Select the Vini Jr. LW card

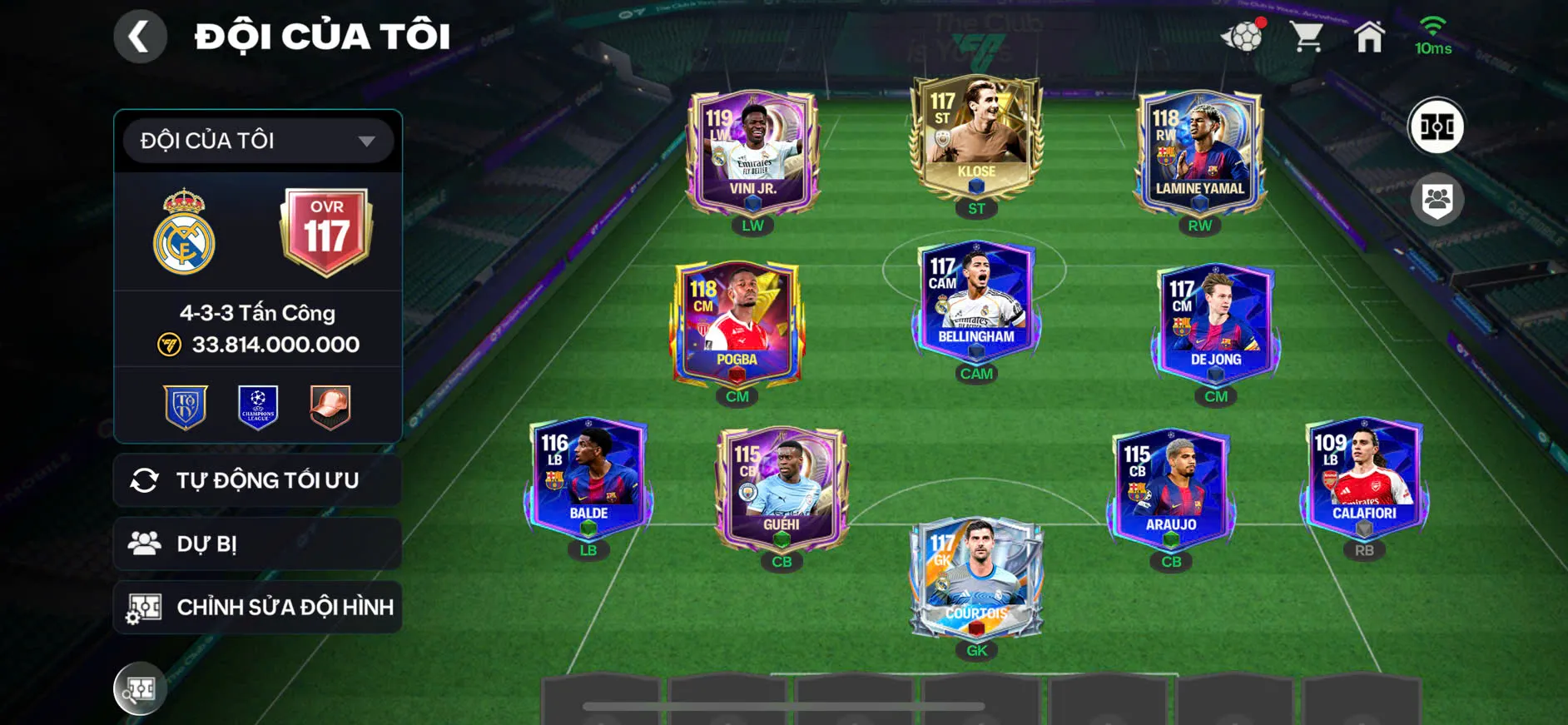(x=752, y=154)
